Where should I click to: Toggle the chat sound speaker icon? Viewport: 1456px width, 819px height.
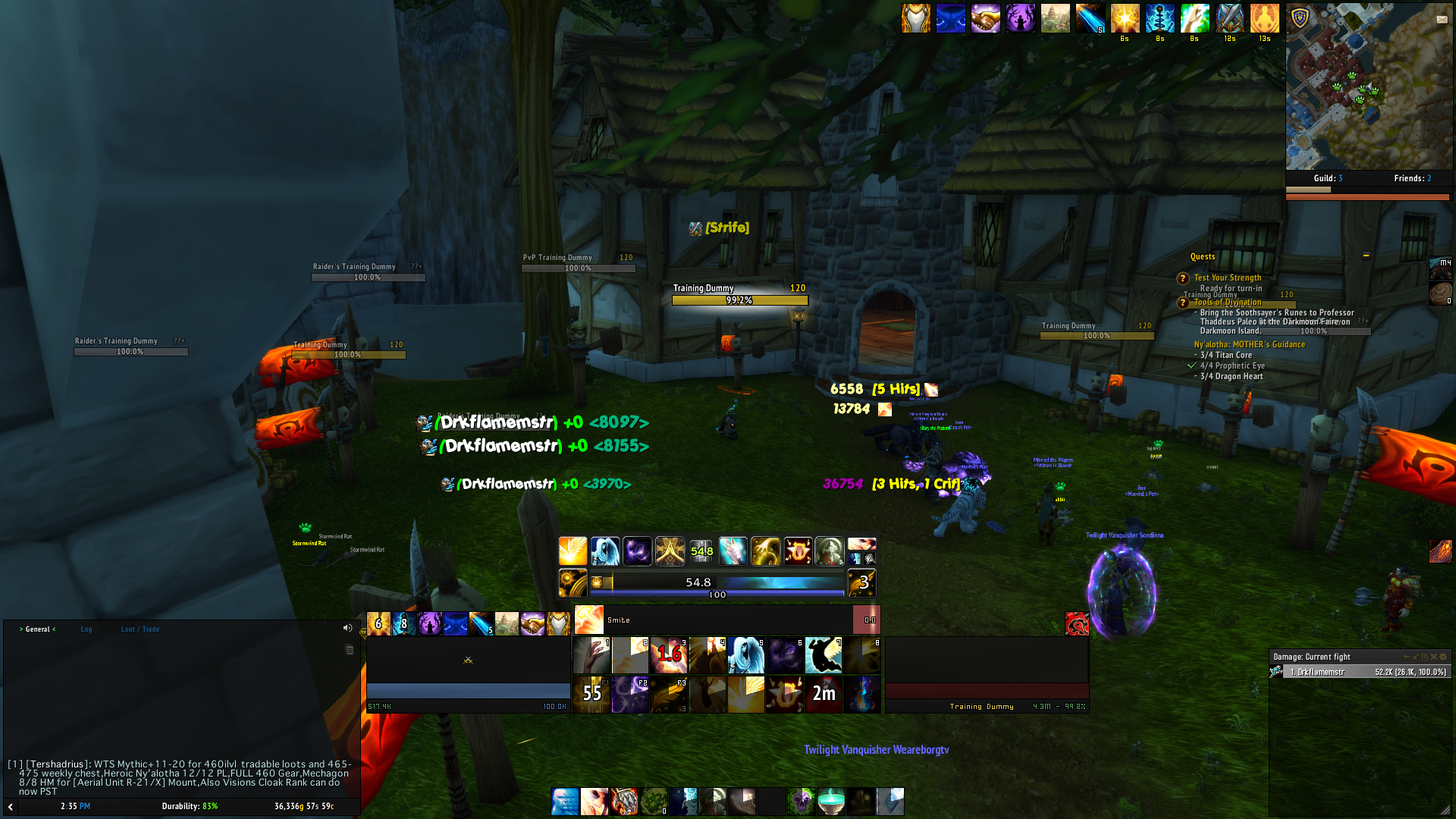pyautogui.click(x=347, y=628)
